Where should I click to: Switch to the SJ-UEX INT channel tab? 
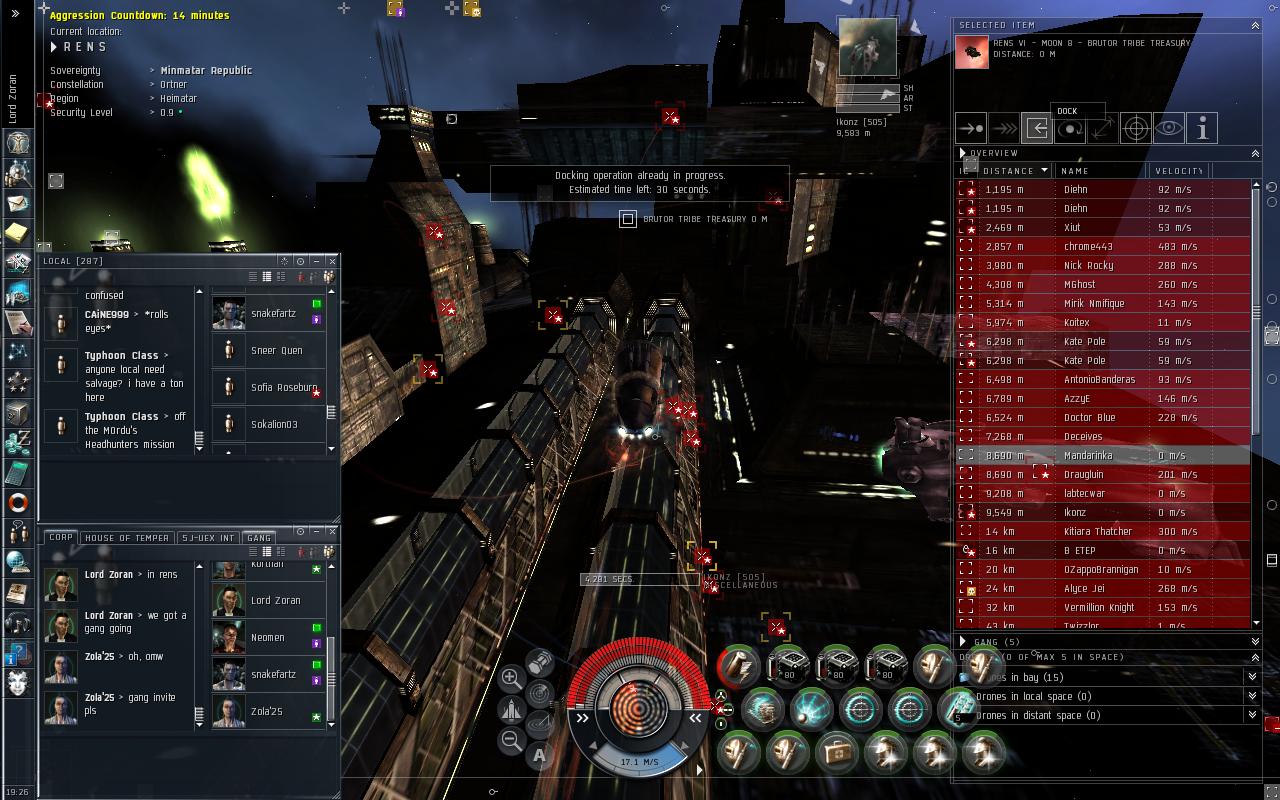coord(208,538)
